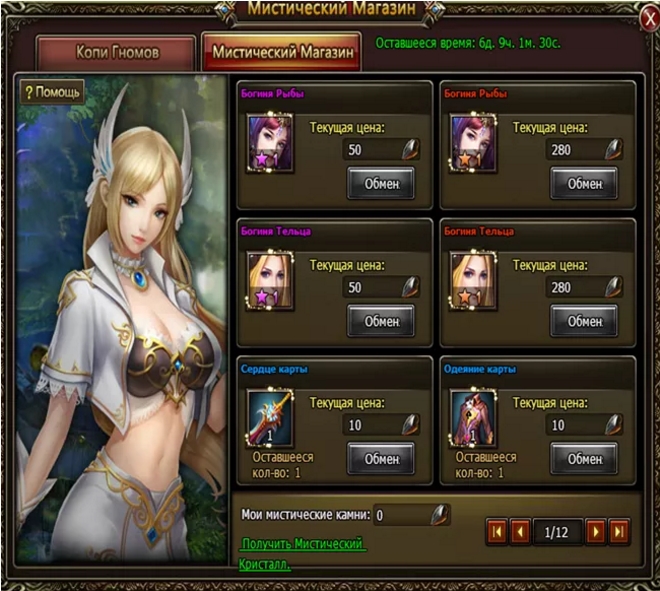
Task: Close the Mystic Shop window
Action: 645,18
